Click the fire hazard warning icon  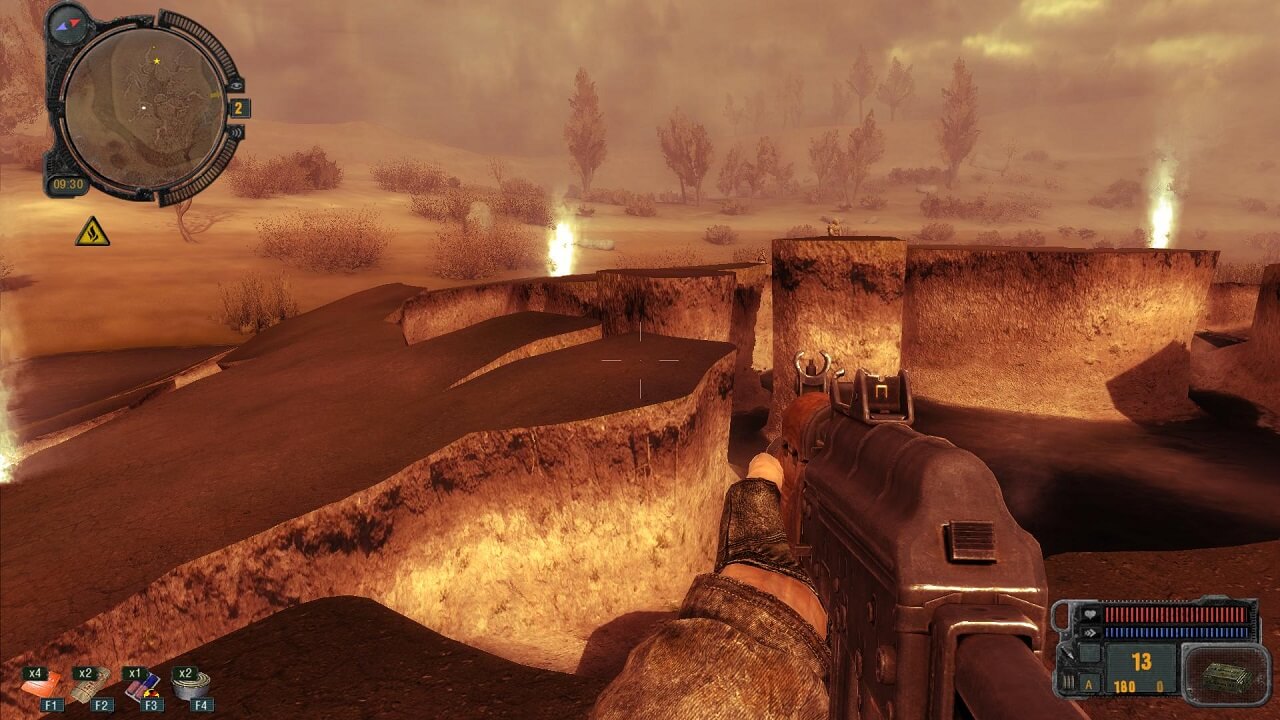[x=92, y=232]
